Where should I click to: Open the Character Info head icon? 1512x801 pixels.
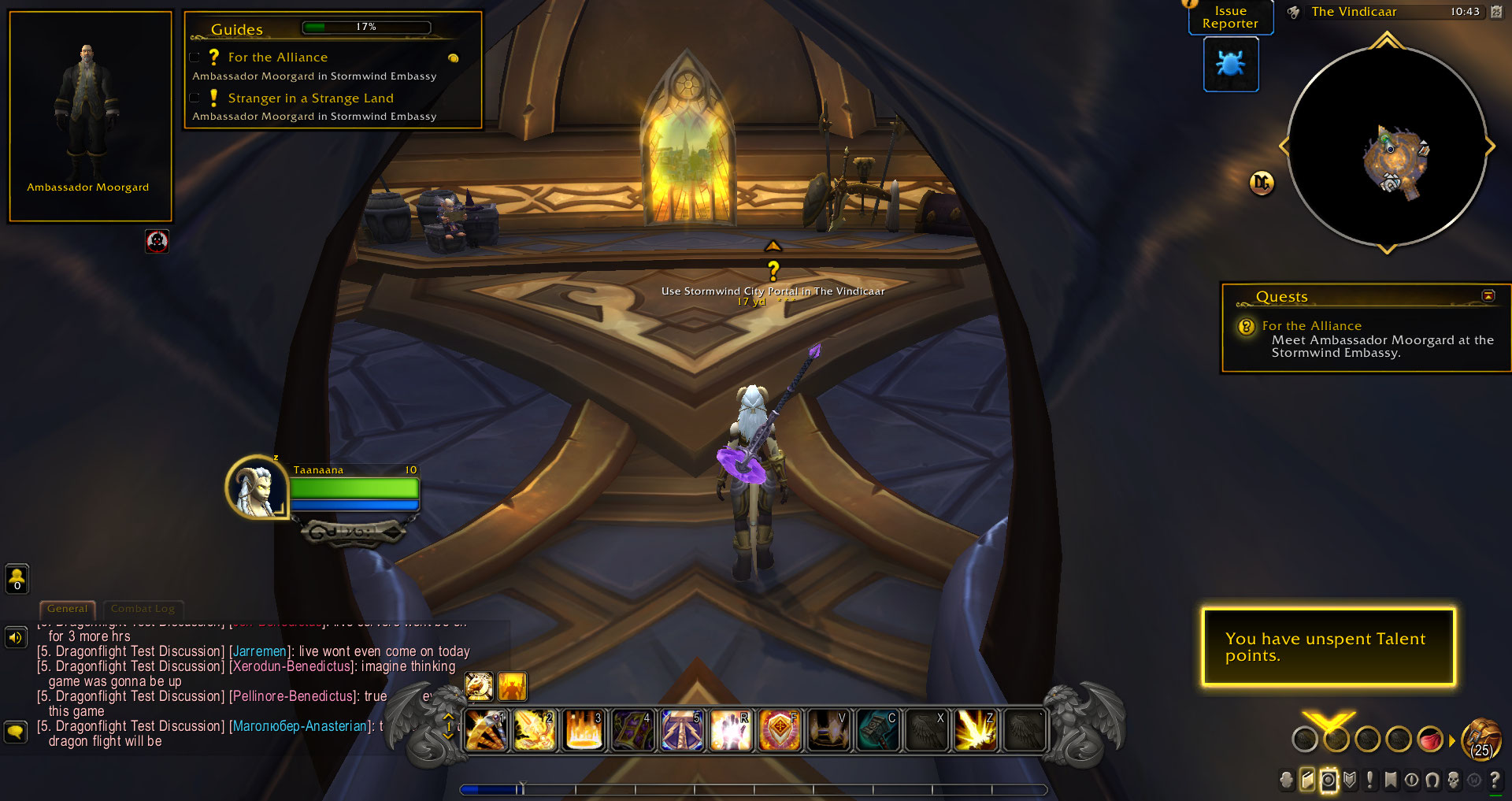coord(1286,780)
